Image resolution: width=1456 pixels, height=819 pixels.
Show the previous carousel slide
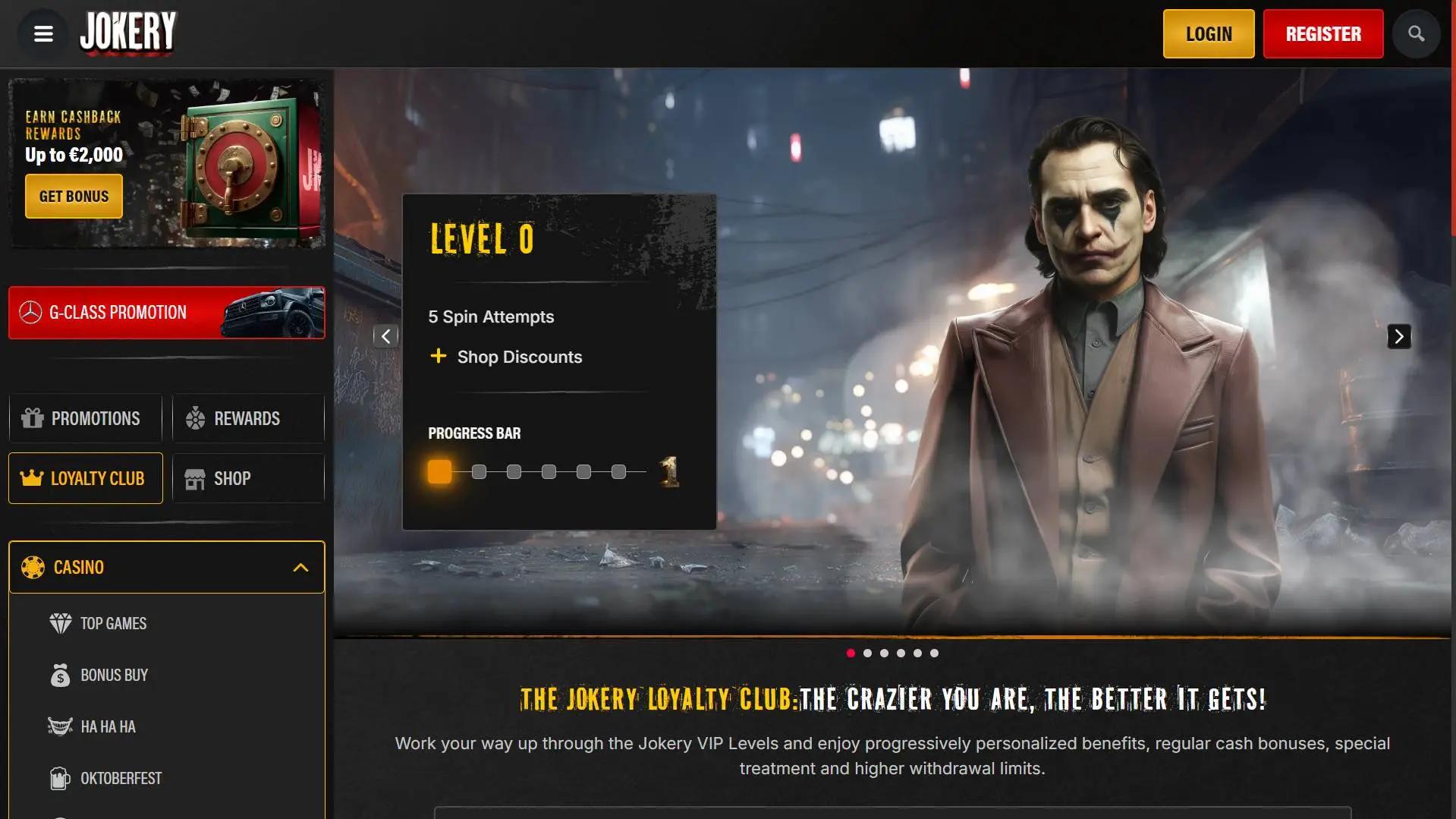385,336
